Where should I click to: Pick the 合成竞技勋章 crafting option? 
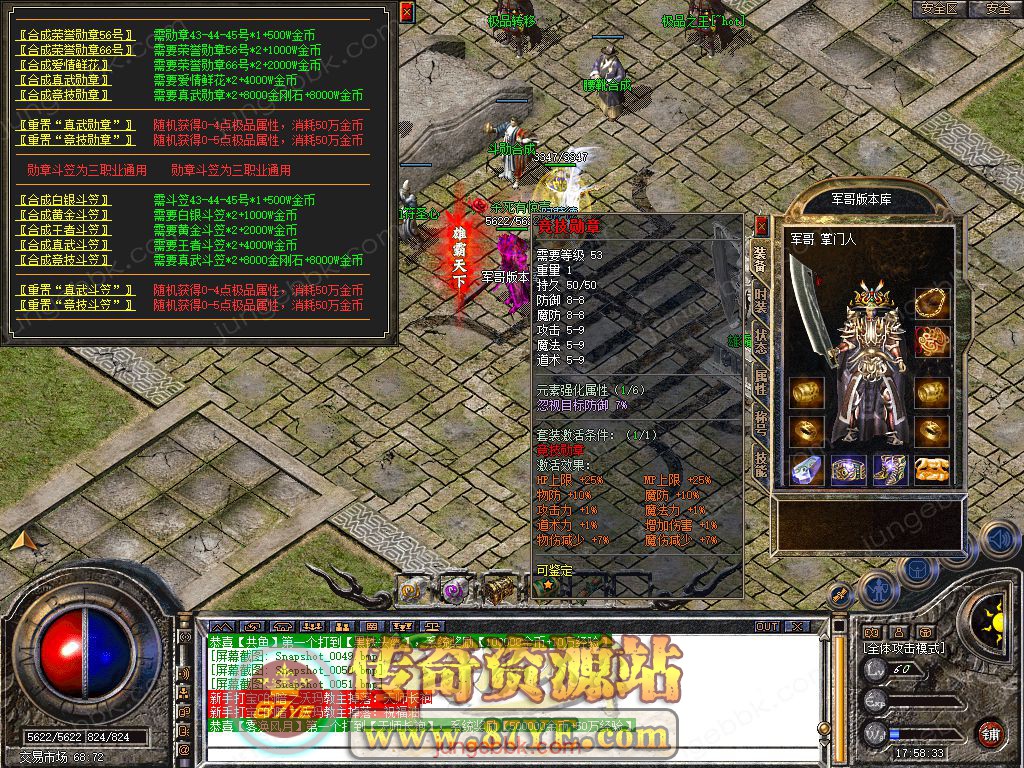(x=65, y=95)
